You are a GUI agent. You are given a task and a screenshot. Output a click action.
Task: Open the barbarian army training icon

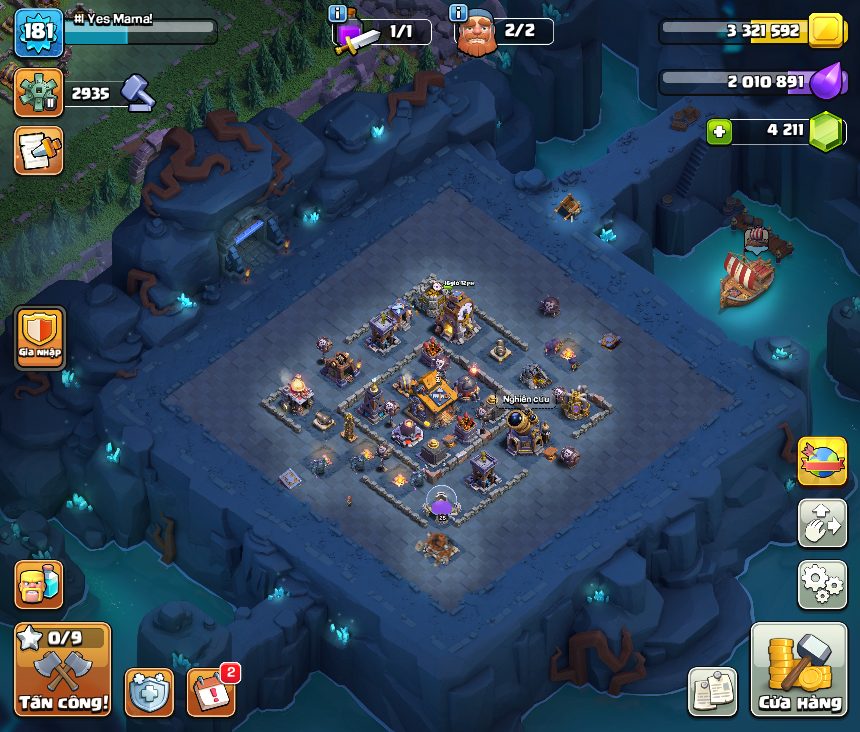coord(39,584)
